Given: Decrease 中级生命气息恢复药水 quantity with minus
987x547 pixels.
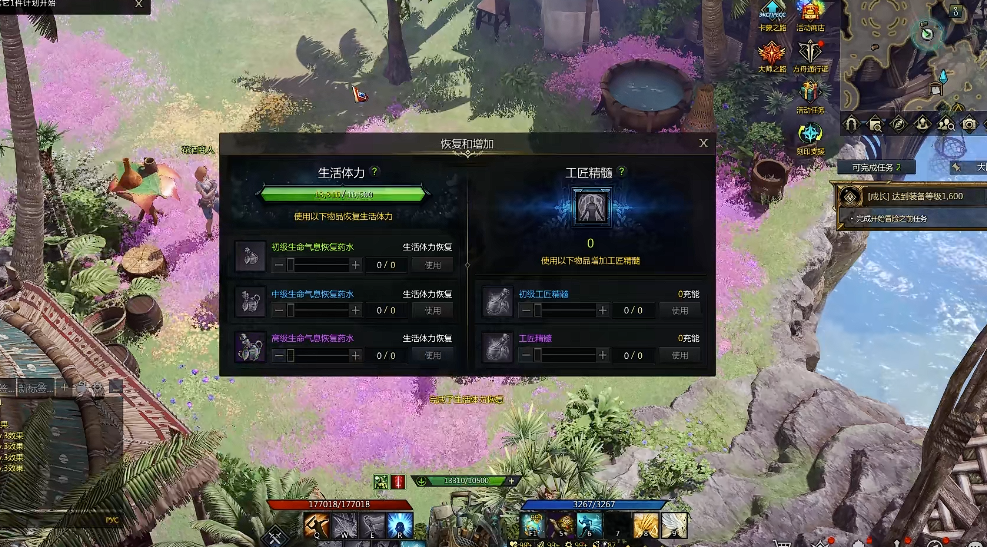Looking at the screenshot, I should pos(277,310).
